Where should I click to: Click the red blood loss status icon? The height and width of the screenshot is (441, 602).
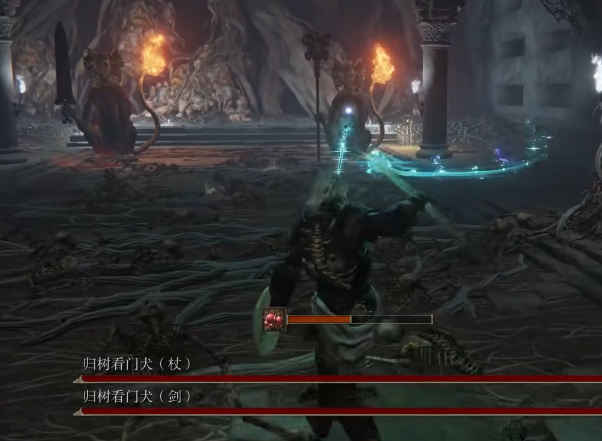pos(274,320)
